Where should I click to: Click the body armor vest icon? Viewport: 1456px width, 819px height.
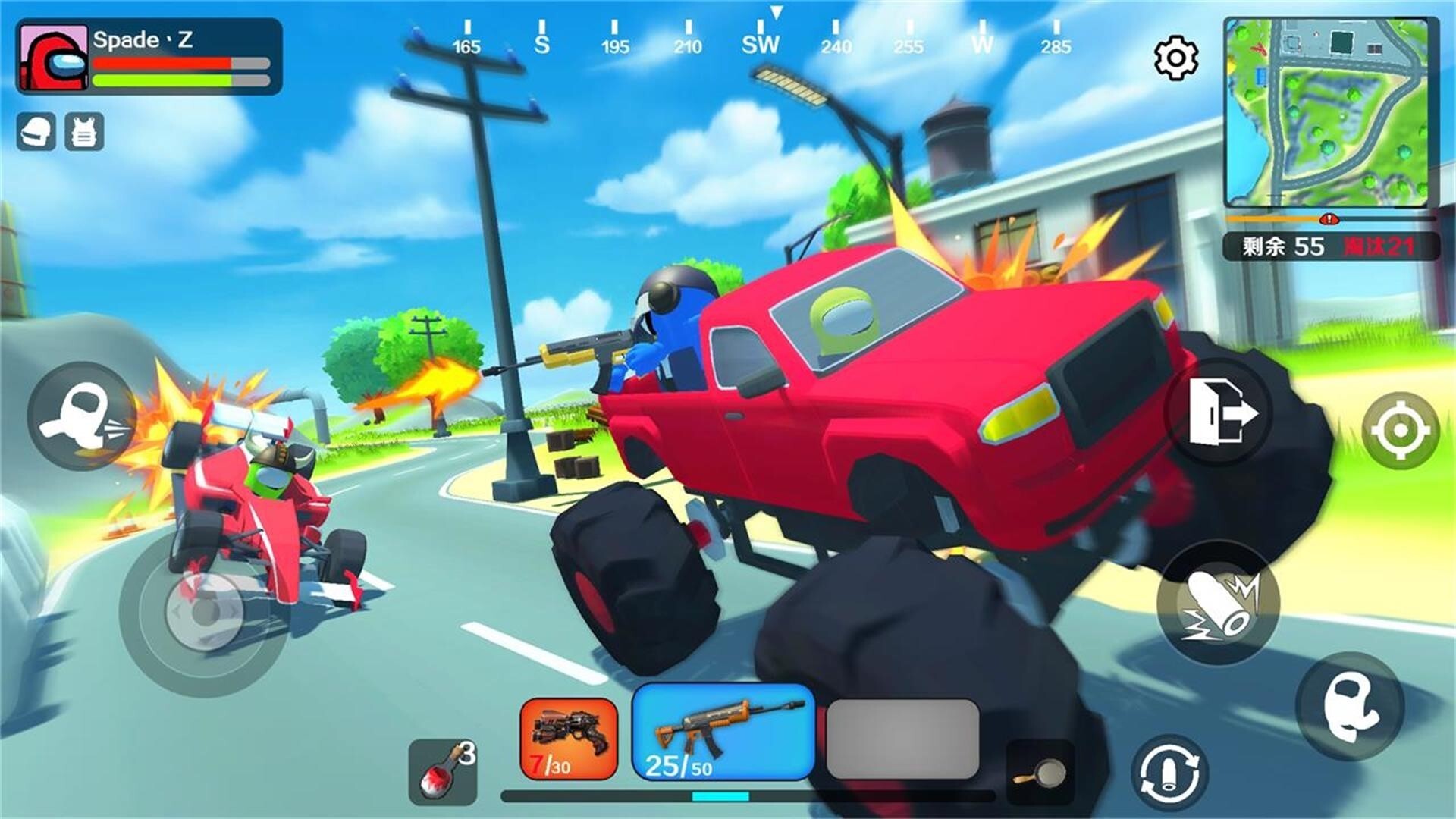(x=84, y=133)
